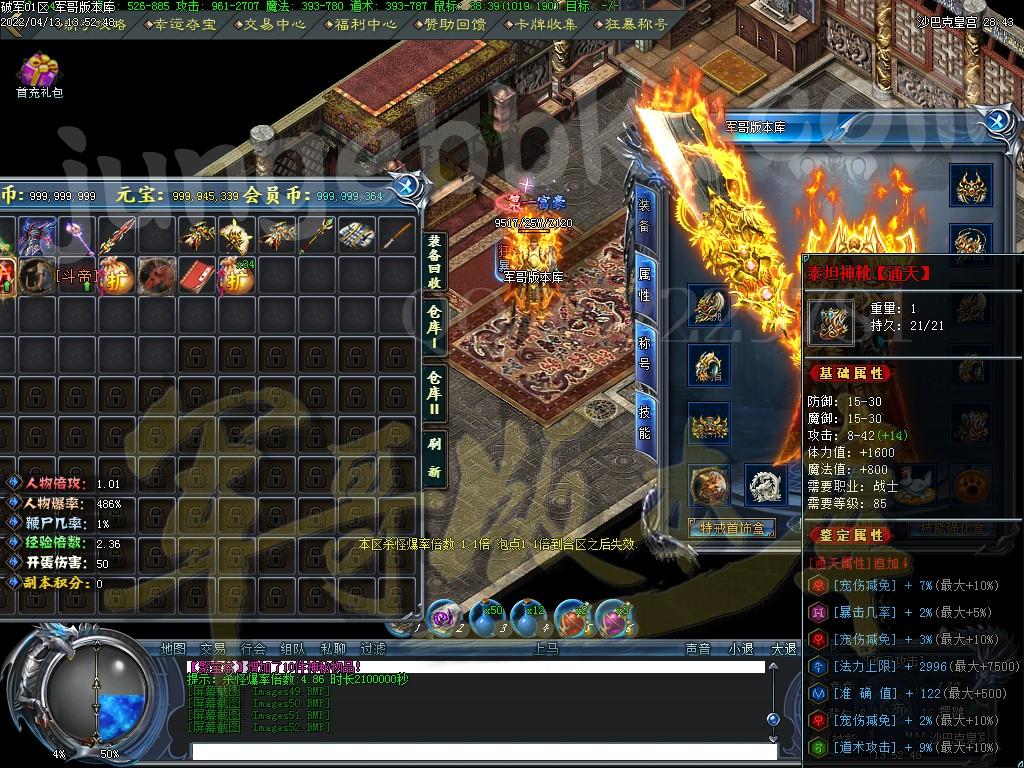The height and width of the screenshot is (768, 1024).
Task: Open the 首充礼包 gift pack icon
Action: [39, 73]
